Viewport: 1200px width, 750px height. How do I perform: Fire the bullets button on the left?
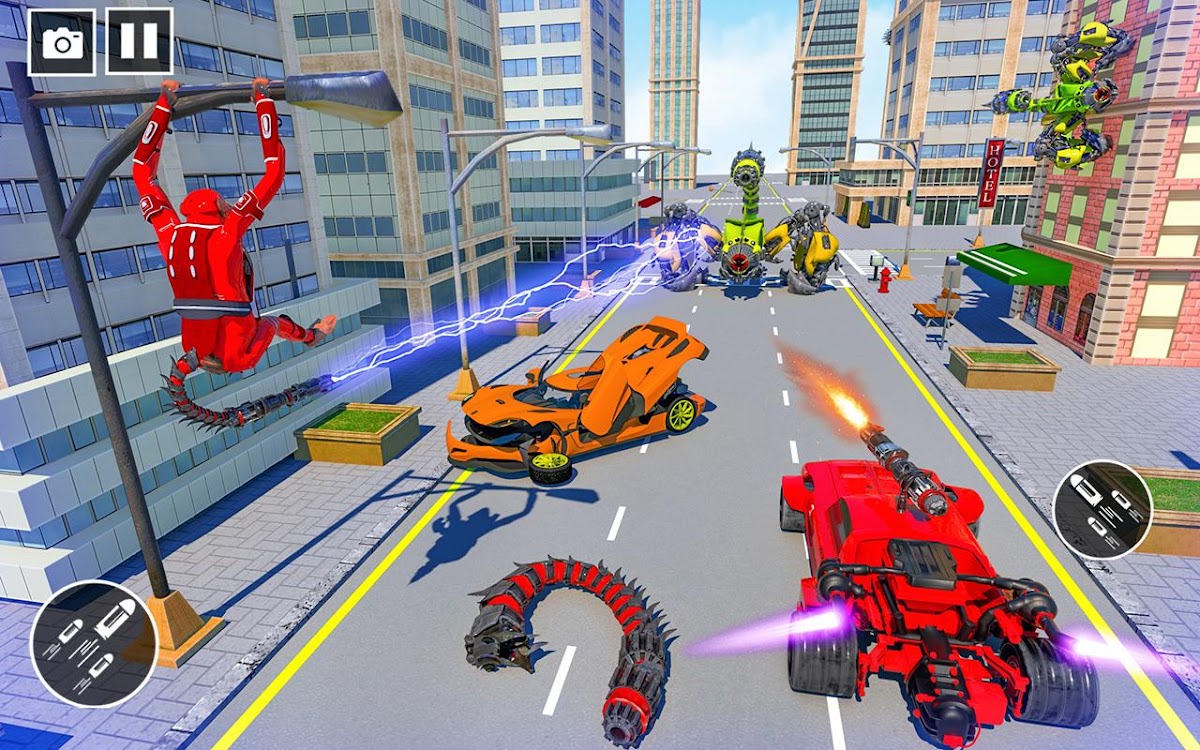tap(93, 644)
